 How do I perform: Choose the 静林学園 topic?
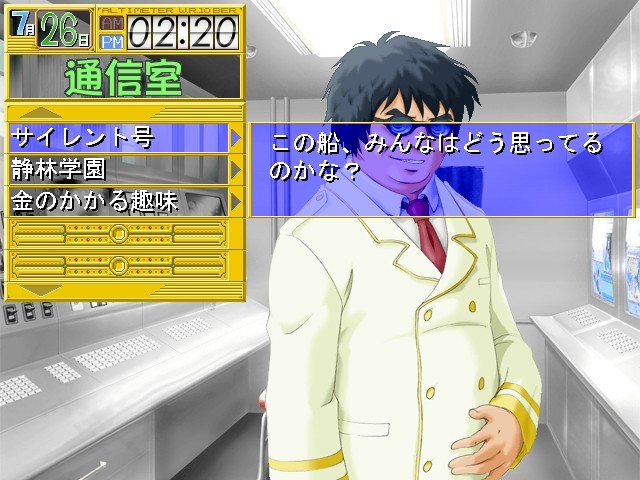(x=120, y=169)
